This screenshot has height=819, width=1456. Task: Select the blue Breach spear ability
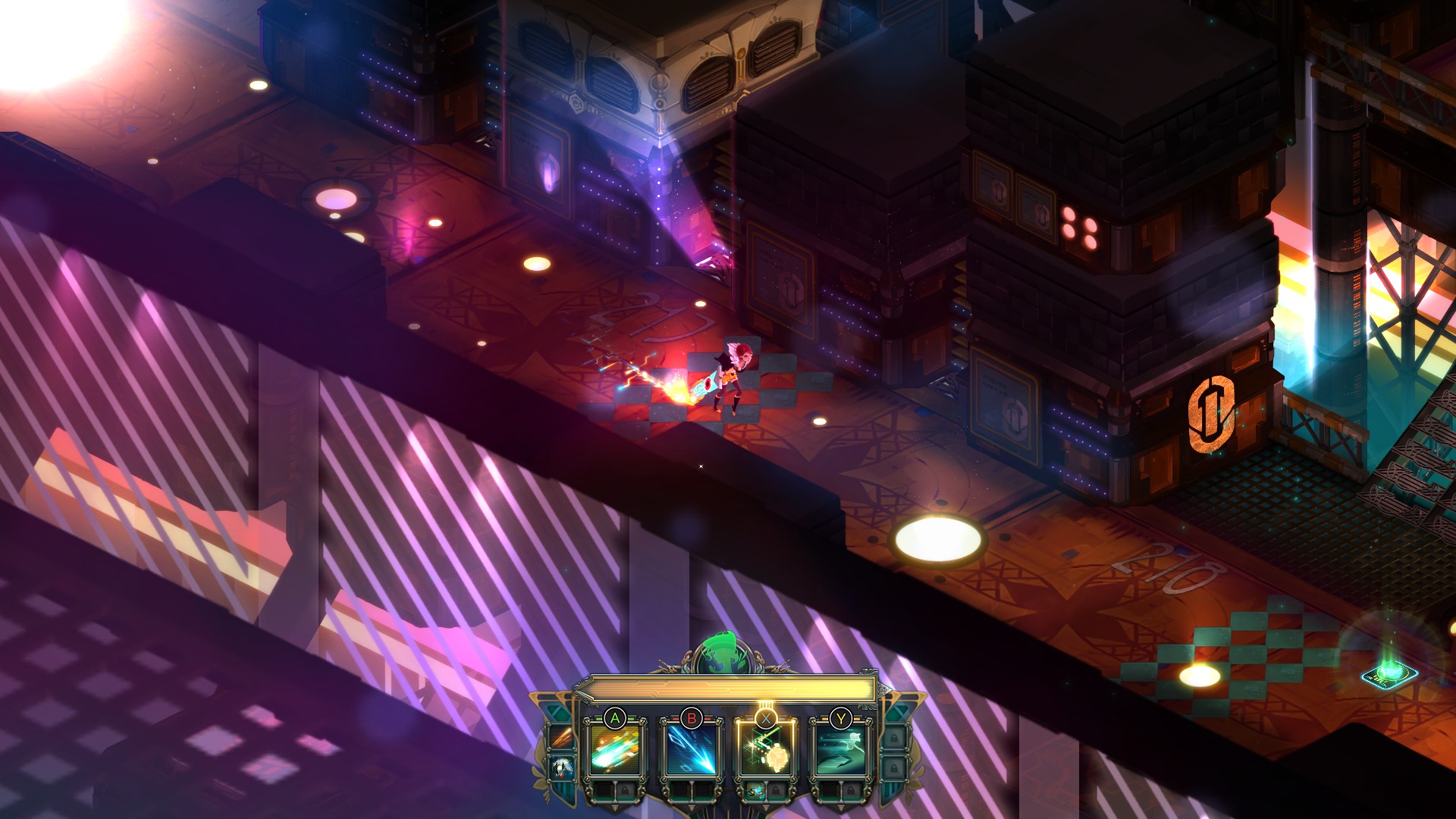tap(690, 748)
